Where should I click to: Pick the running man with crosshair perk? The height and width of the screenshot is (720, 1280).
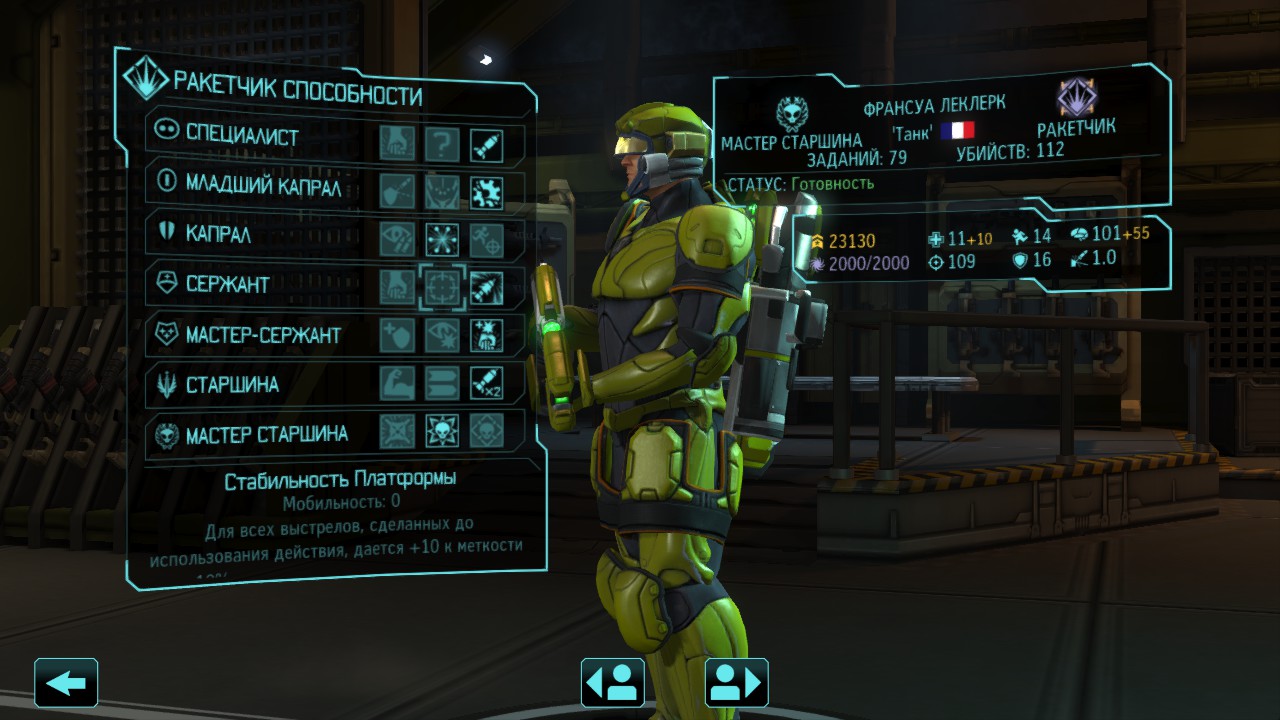tap(487, 239)
